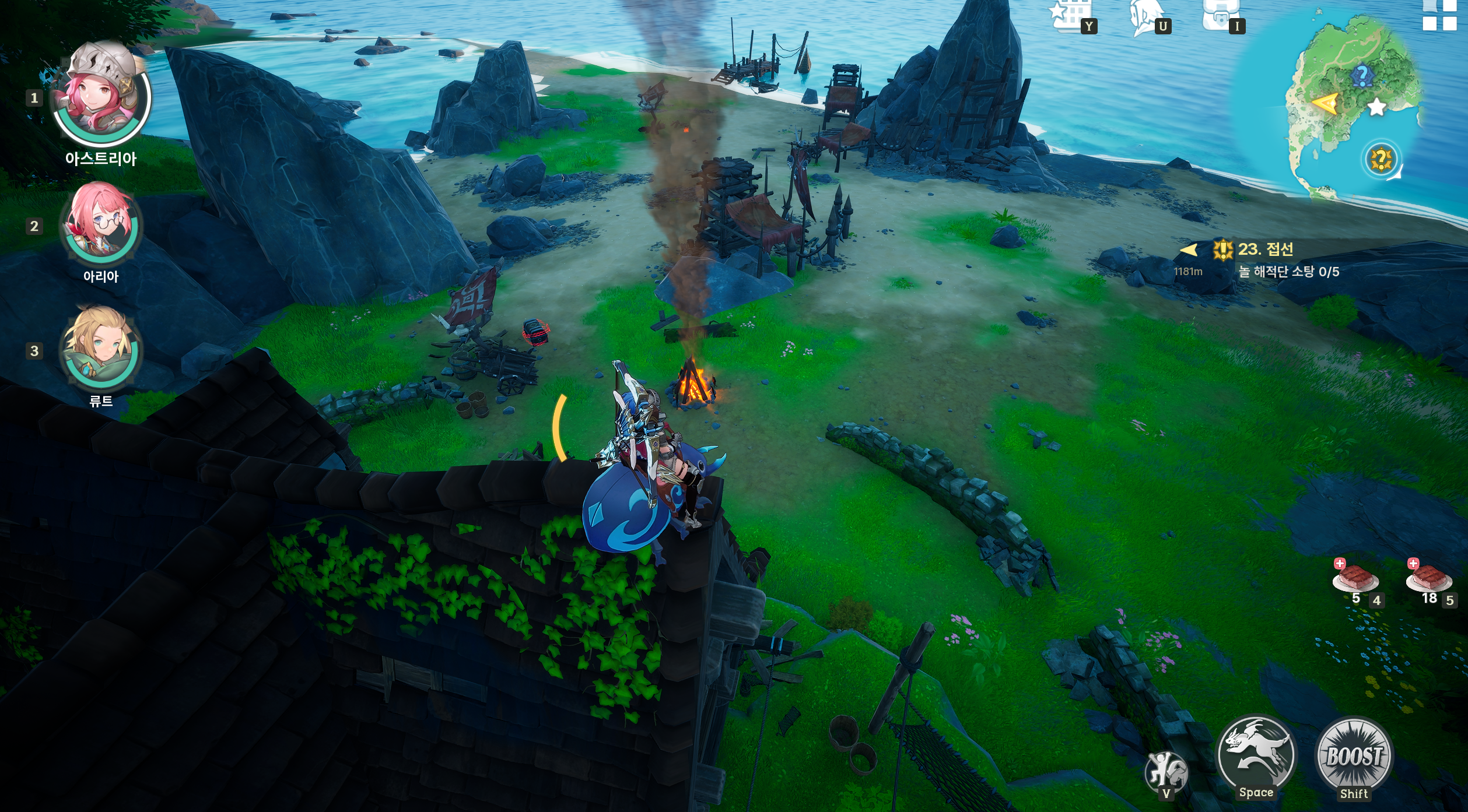1468x812 pixels.
Task: Select the gold question mark quest marker
Action: (1381, 159)
